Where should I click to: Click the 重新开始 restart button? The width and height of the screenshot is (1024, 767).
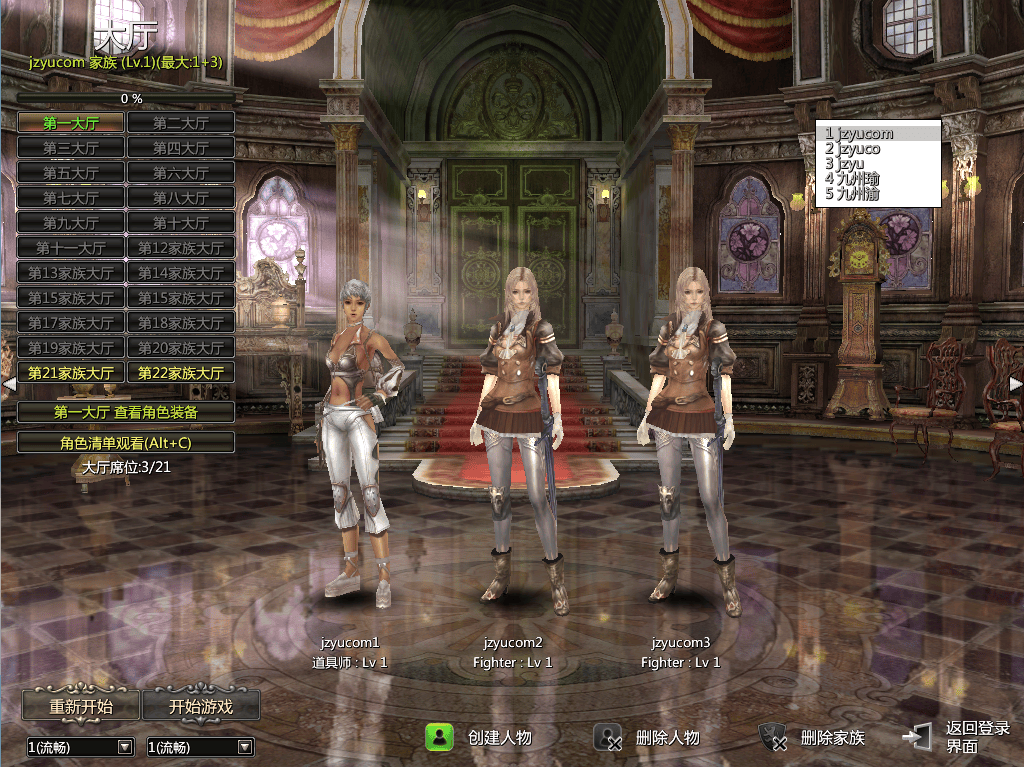[81, 706]
